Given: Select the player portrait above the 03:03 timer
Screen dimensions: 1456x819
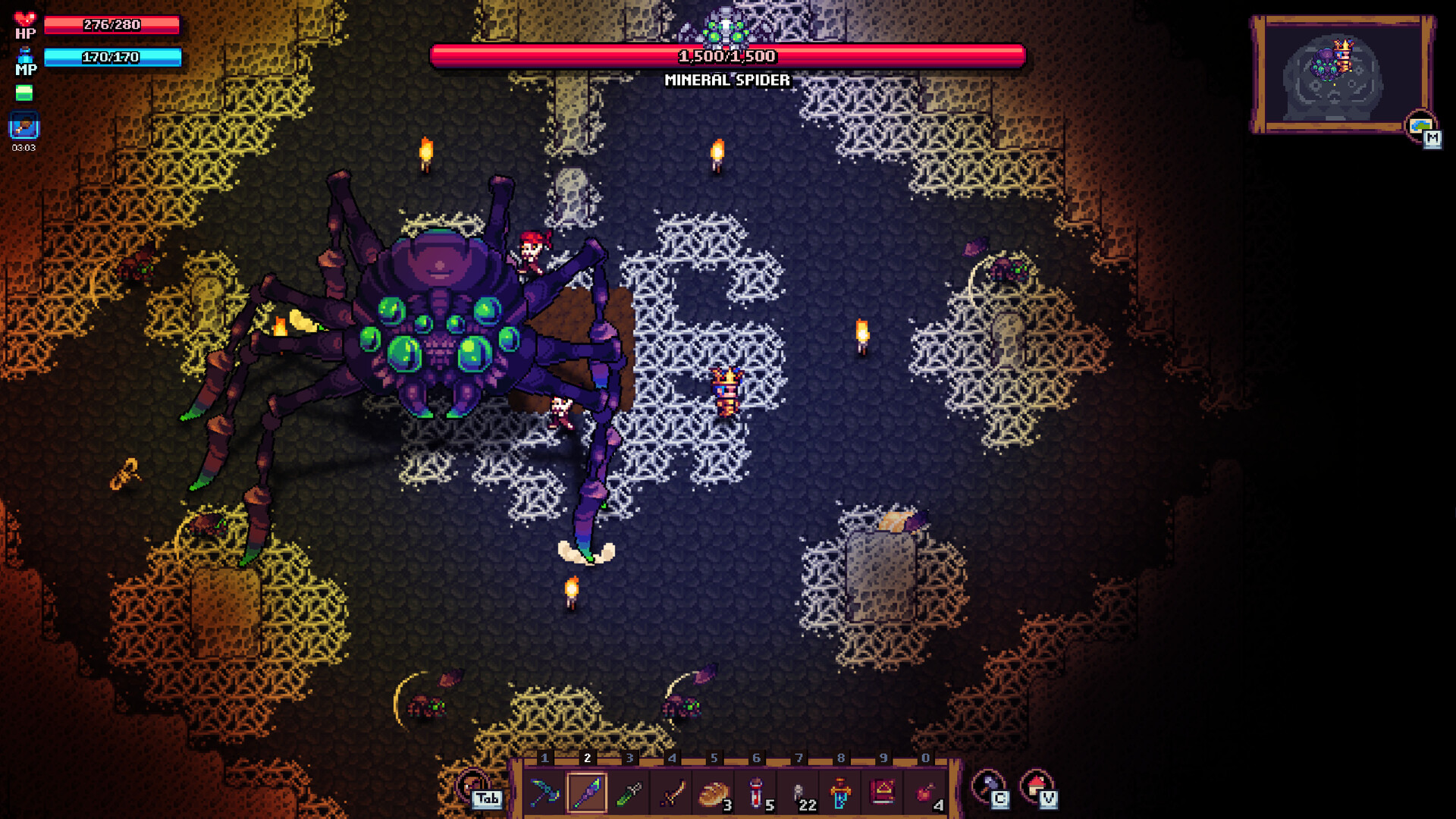Looking at the screenshot, I should [24, 124].
